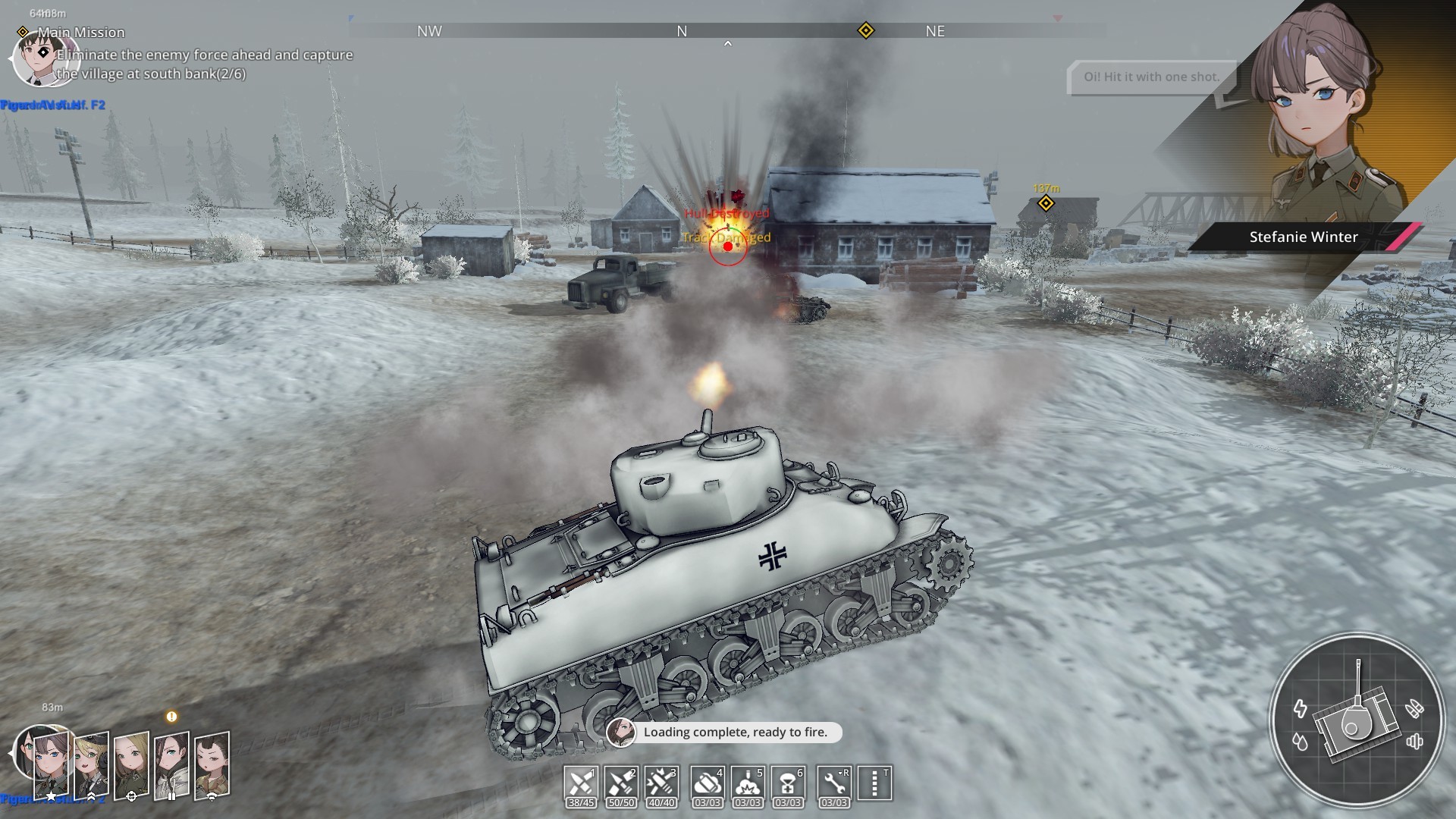This screenshot has height=819, width=1456.
Task: Select shell type 2 with 50/50 ammo
Action: point(620,783)
